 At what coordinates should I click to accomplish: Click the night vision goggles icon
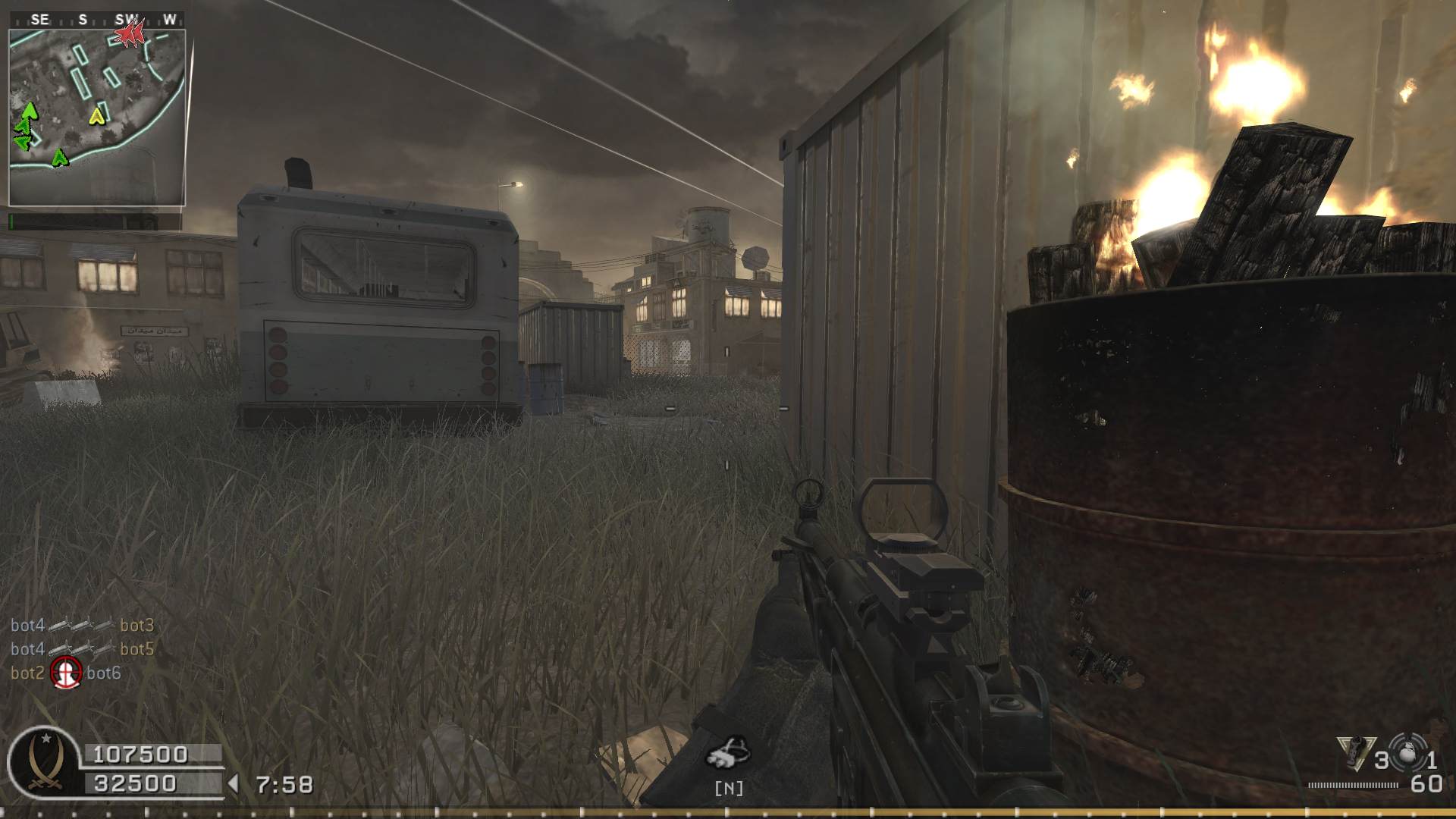point(728,752)
